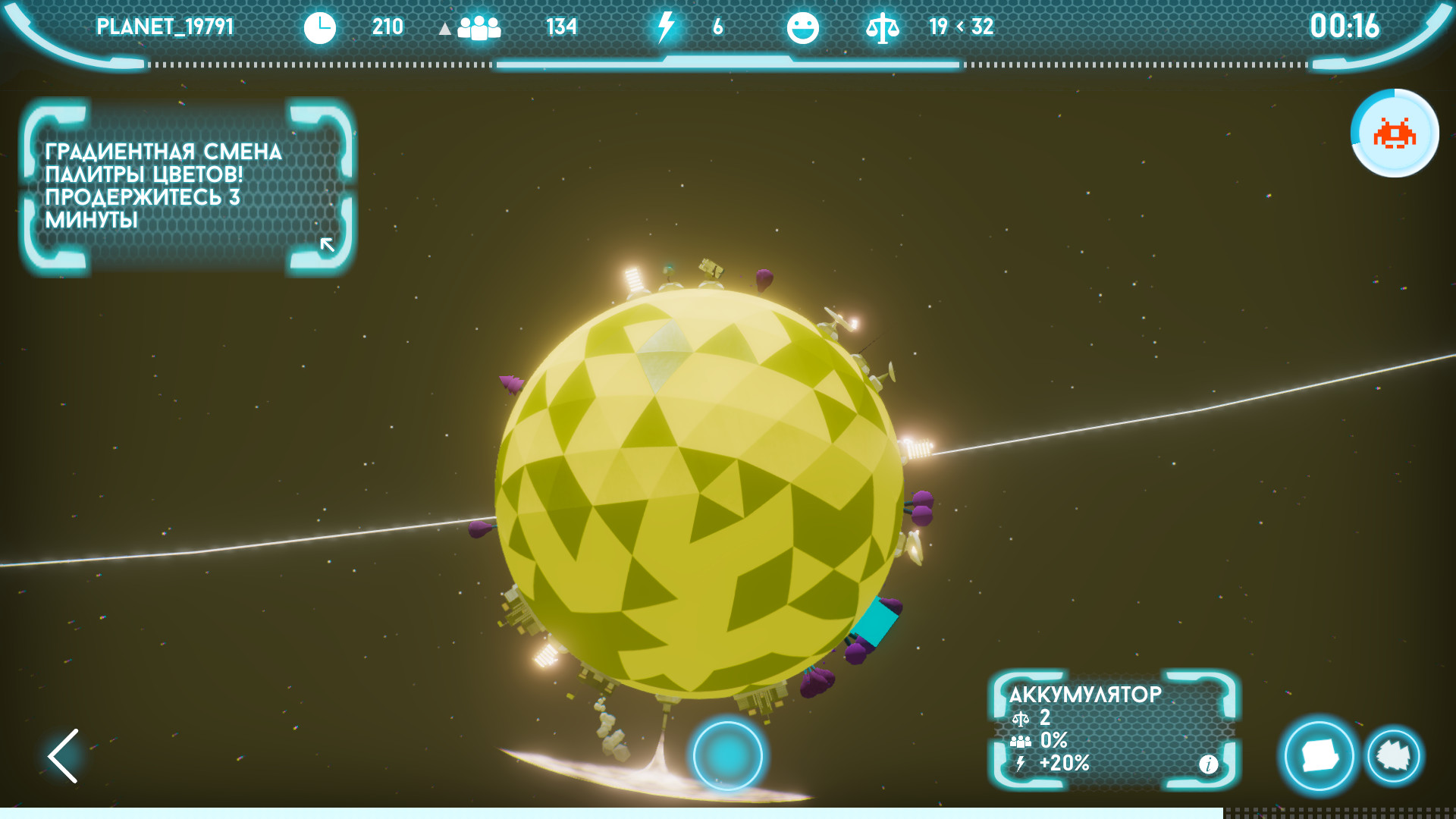Click the smiley happiness icon

click(805, 27)
